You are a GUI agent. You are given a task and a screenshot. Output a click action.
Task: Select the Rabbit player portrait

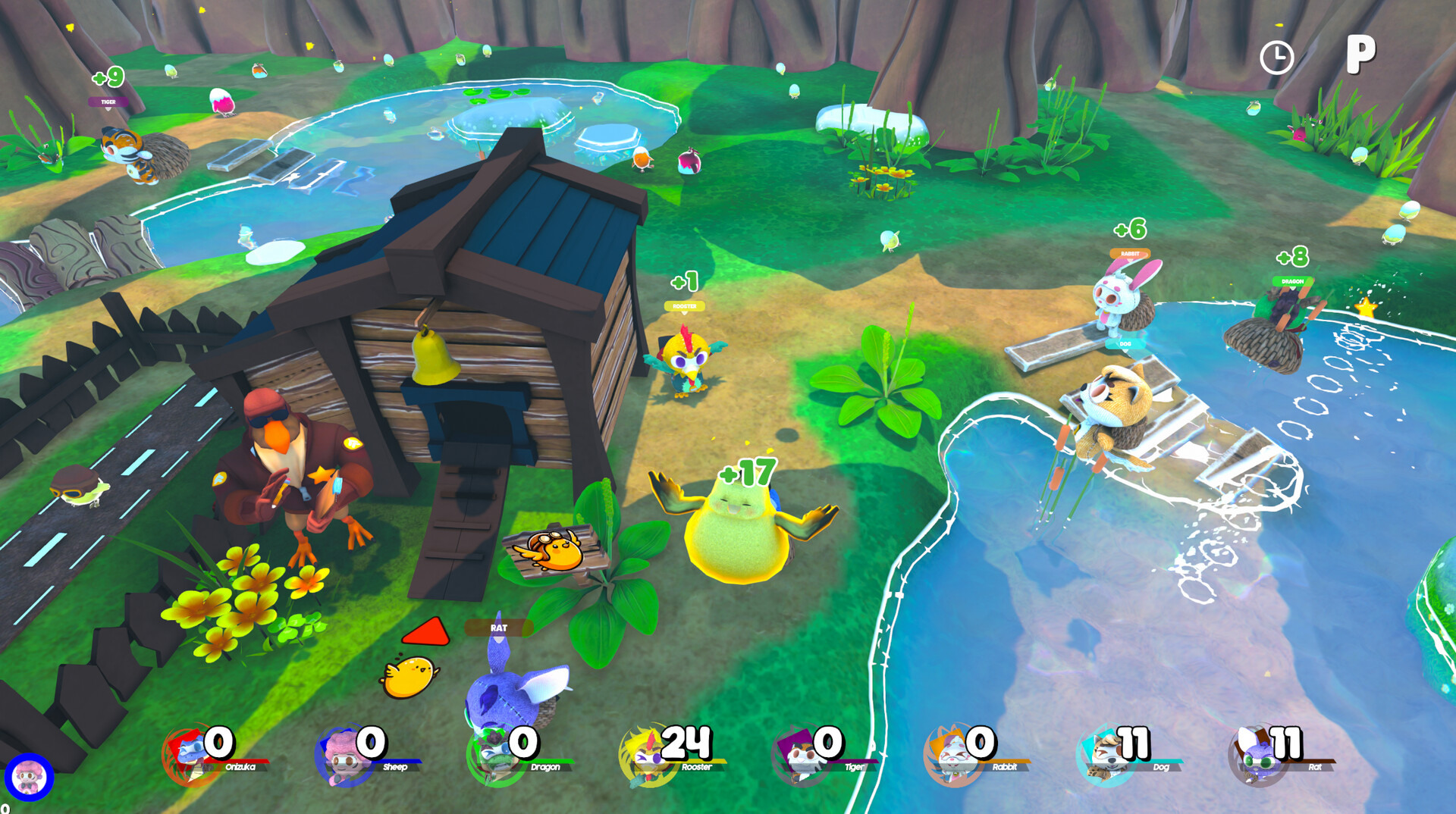[951, 757]
